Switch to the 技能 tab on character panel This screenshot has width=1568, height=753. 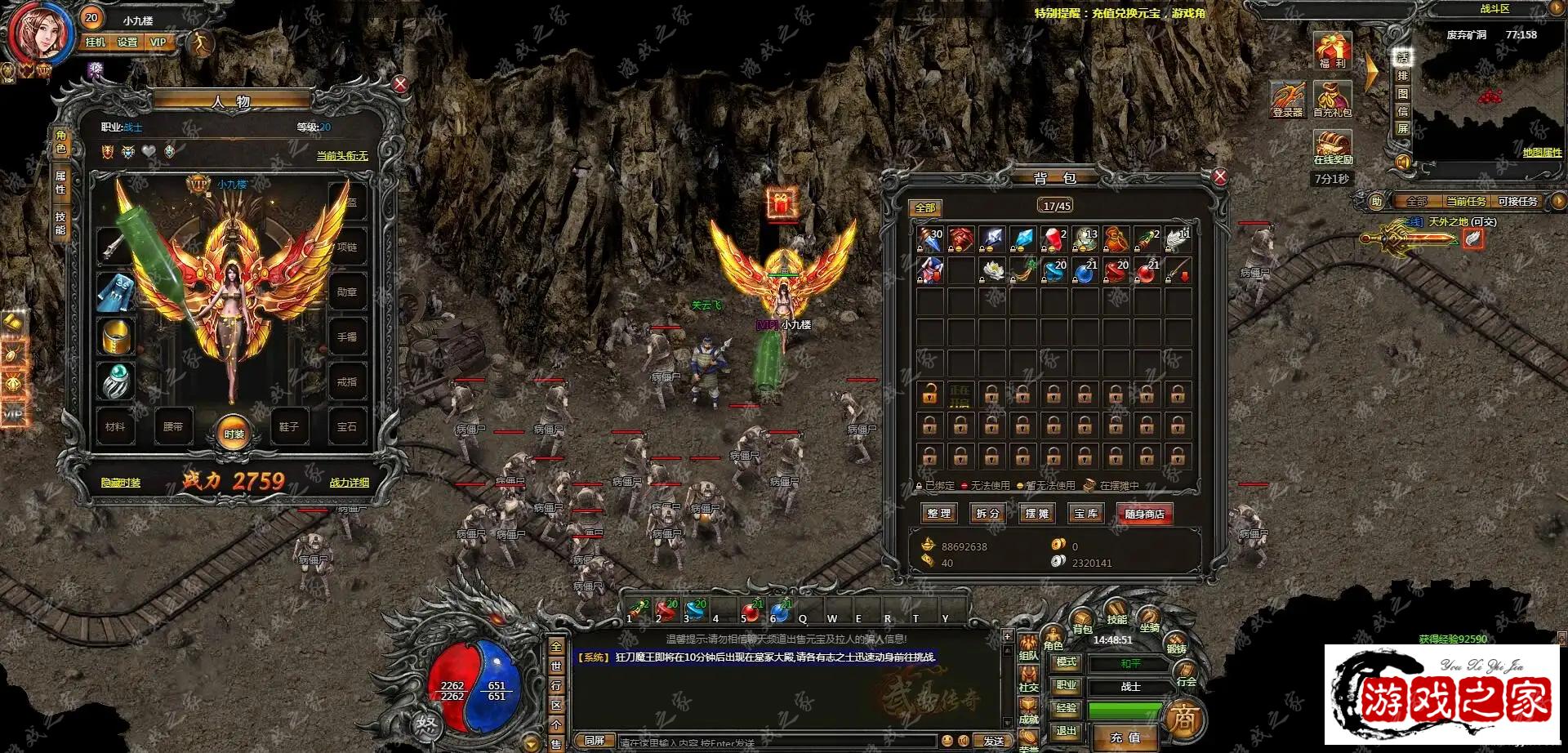(60, 224)
